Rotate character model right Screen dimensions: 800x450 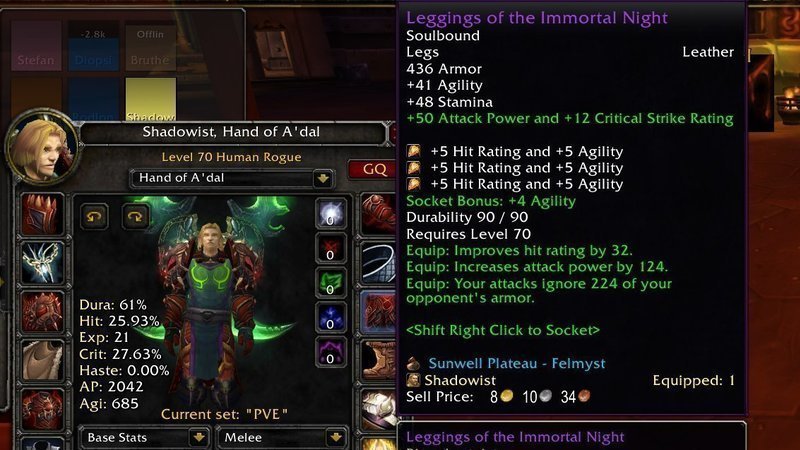click(135, 216)
